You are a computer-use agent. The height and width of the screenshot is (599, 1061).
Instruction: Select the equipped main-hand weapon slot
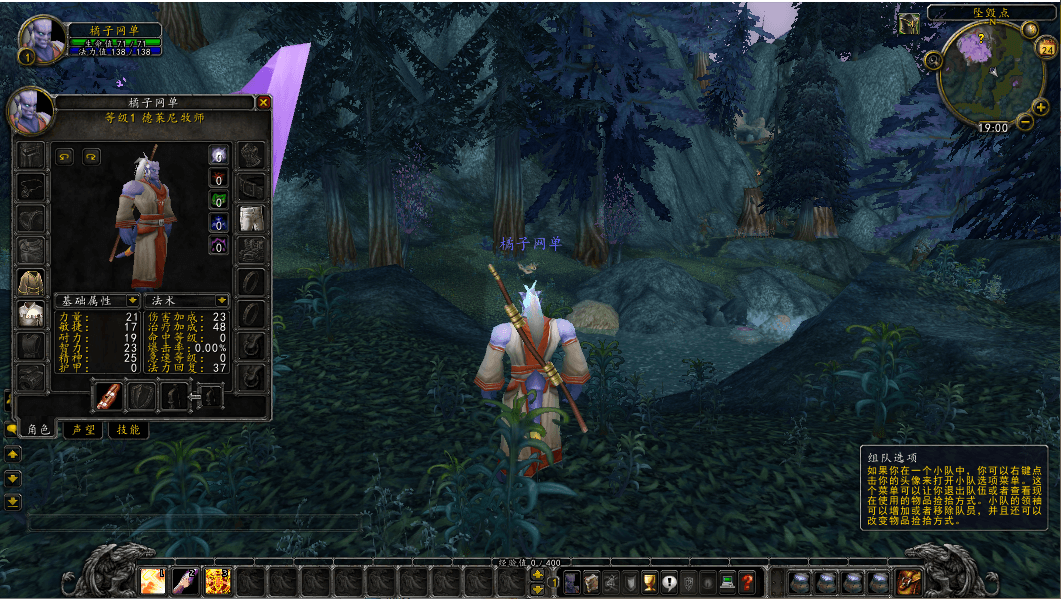tap(108, 396)
